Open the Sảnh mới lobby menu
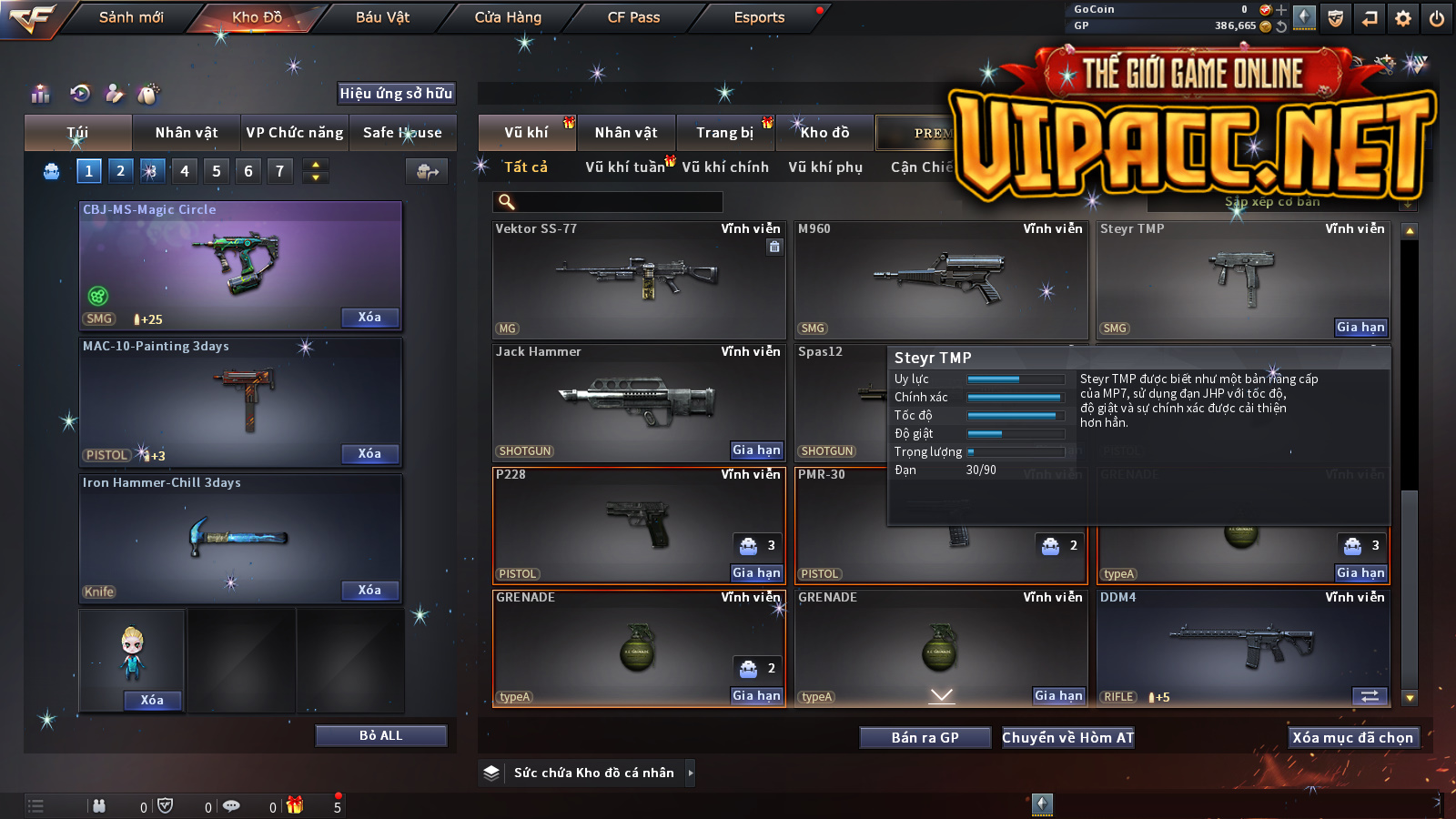Screen dimensions: 1456x819 point(131,17)
